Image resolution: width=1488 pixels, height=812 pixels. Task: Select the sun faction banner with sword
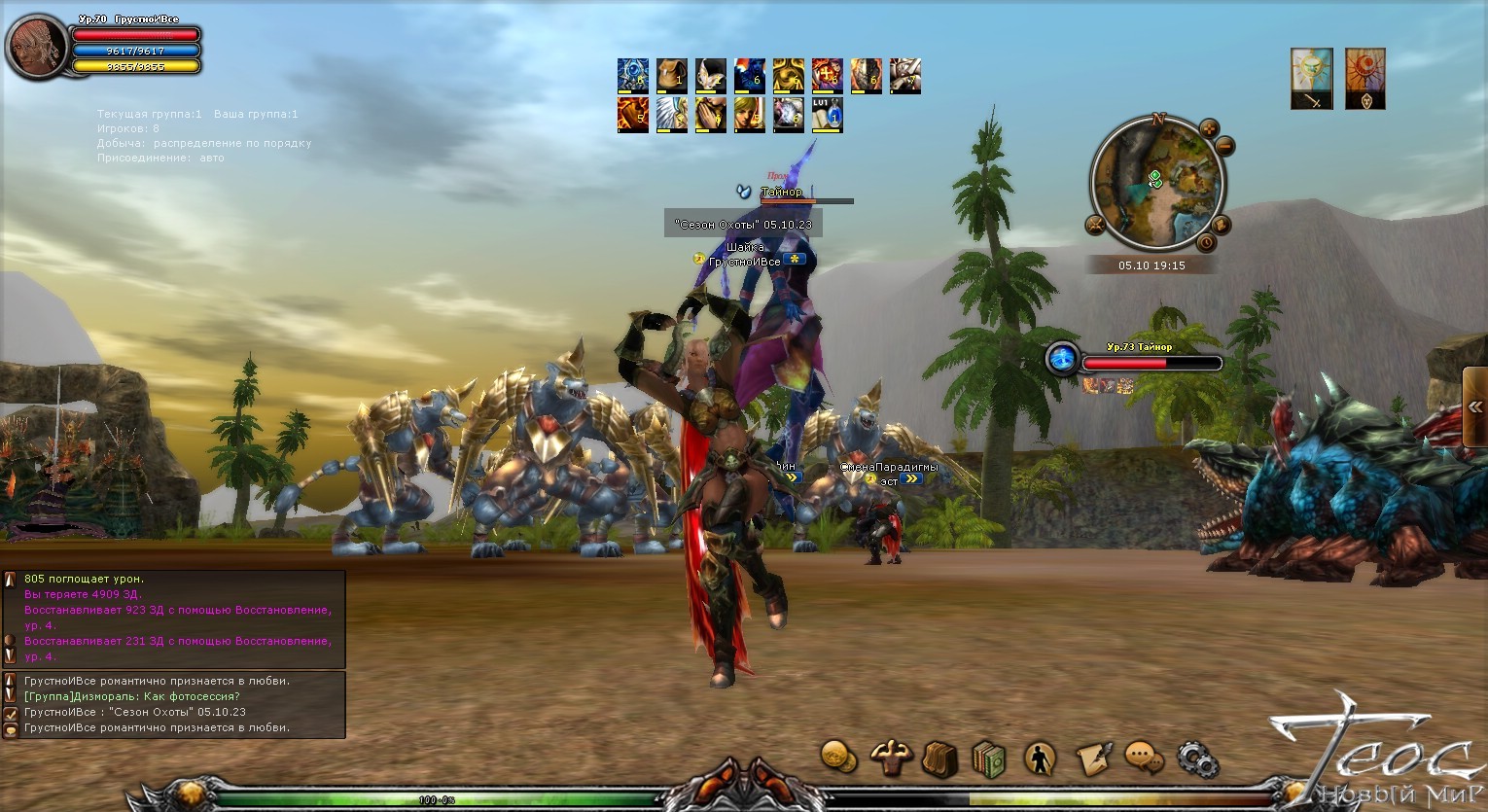(1311, 78)
